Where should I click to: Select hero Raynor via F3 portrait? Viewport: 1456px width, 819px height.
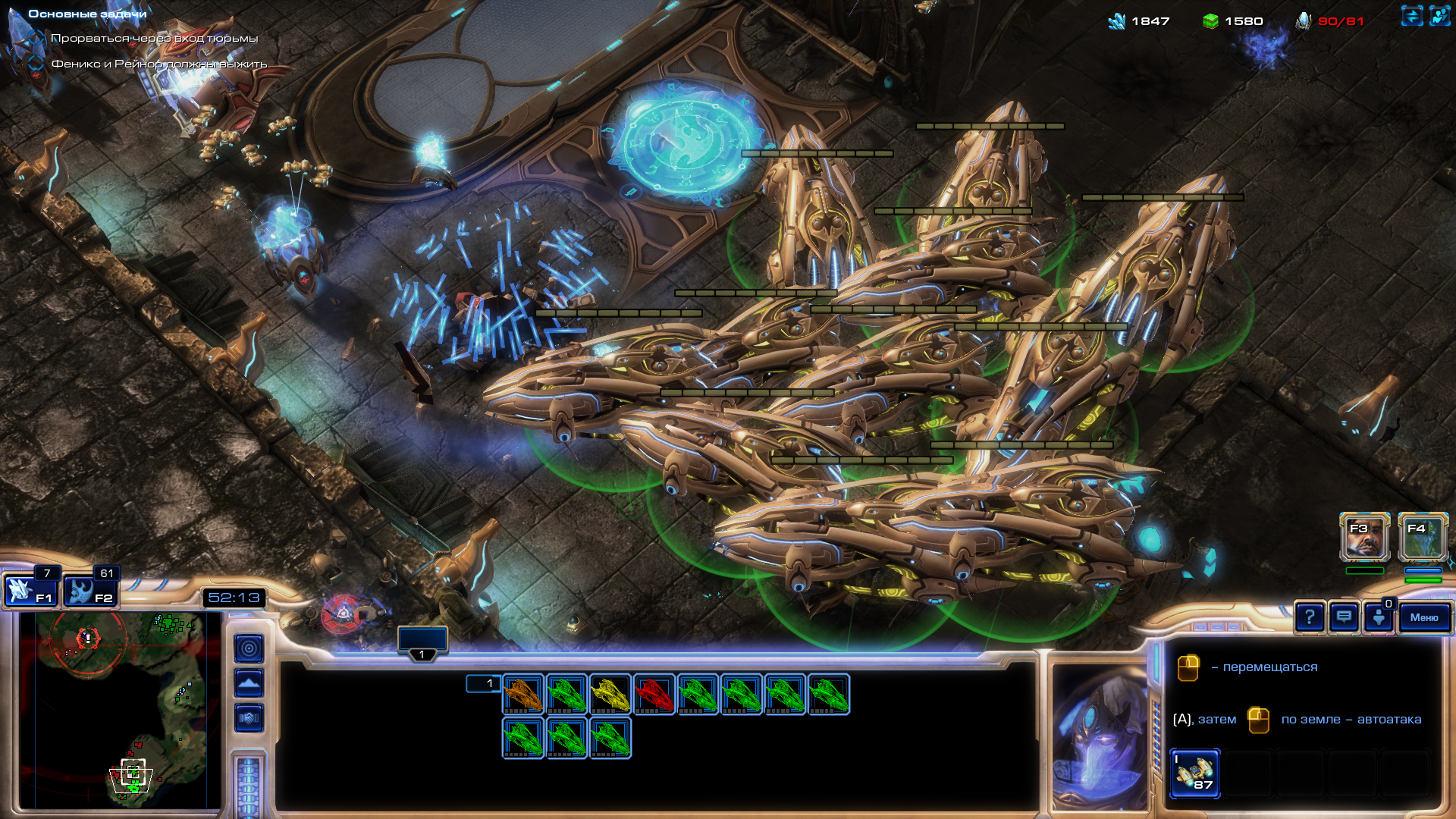tap(1364, 538)
